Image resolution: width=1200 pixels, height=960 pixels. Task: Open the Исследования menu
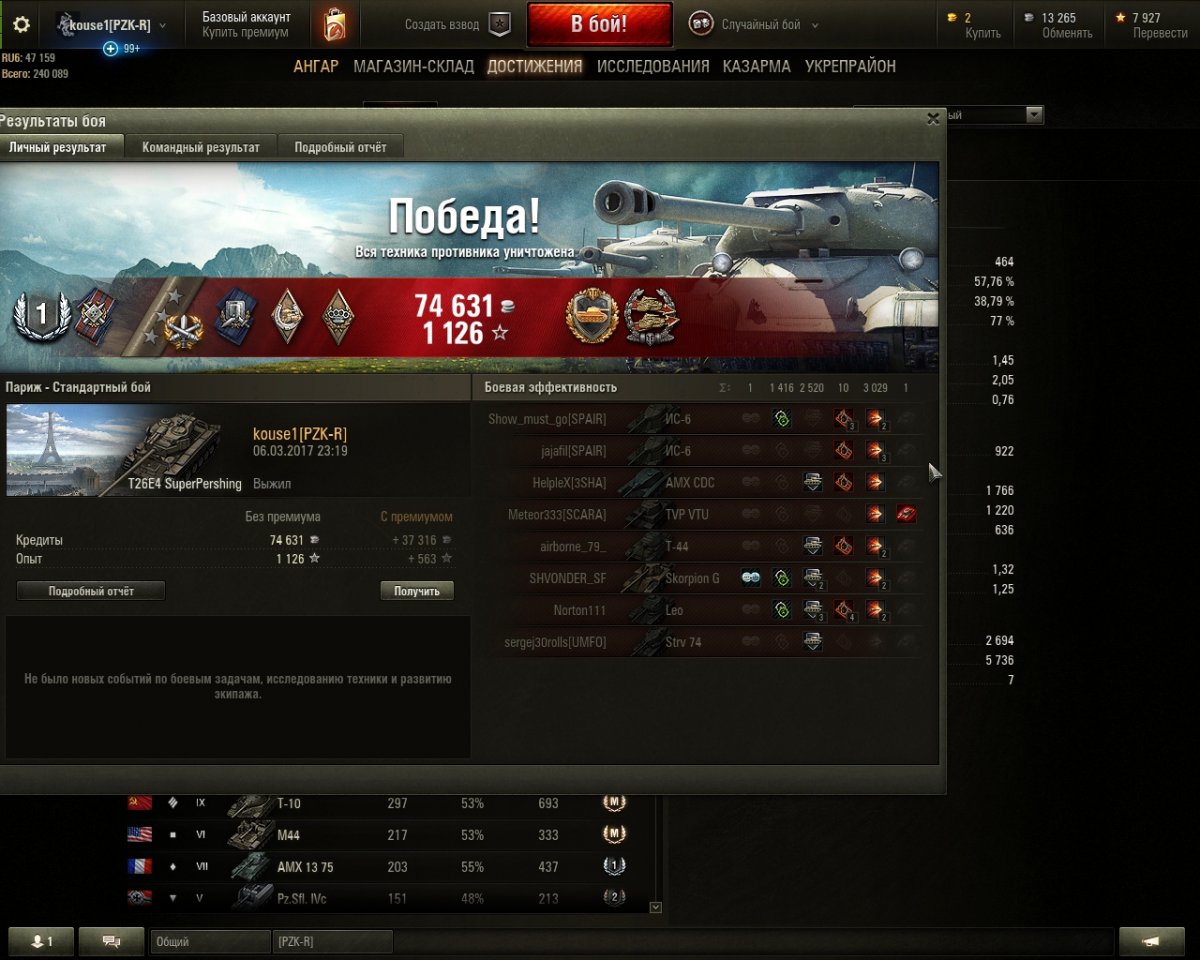(653, 67)
